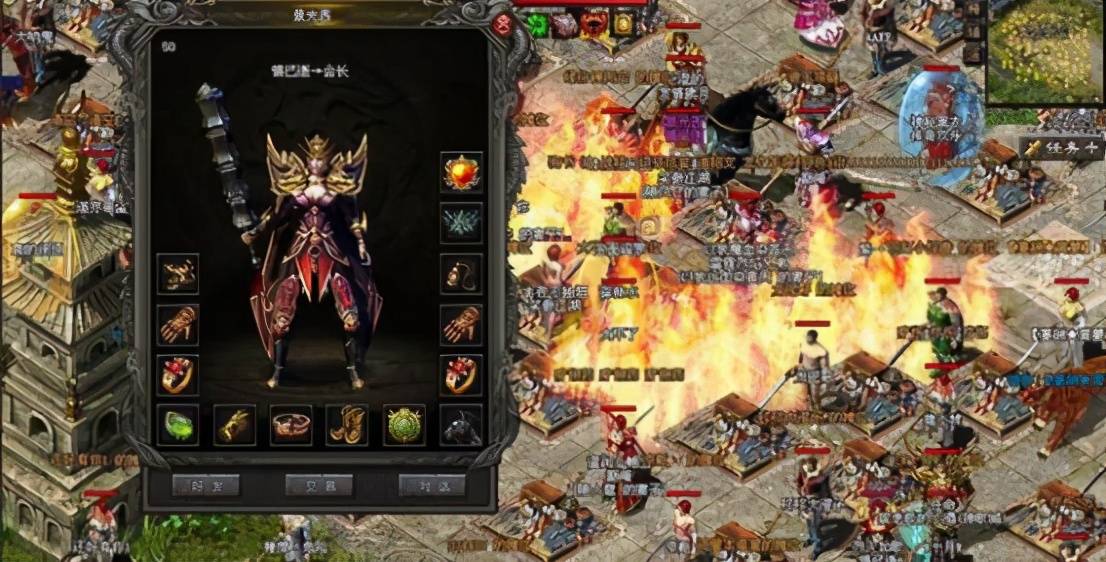
Task: Inspect the equipped belt slot
Action: click(x=291, y=425)
